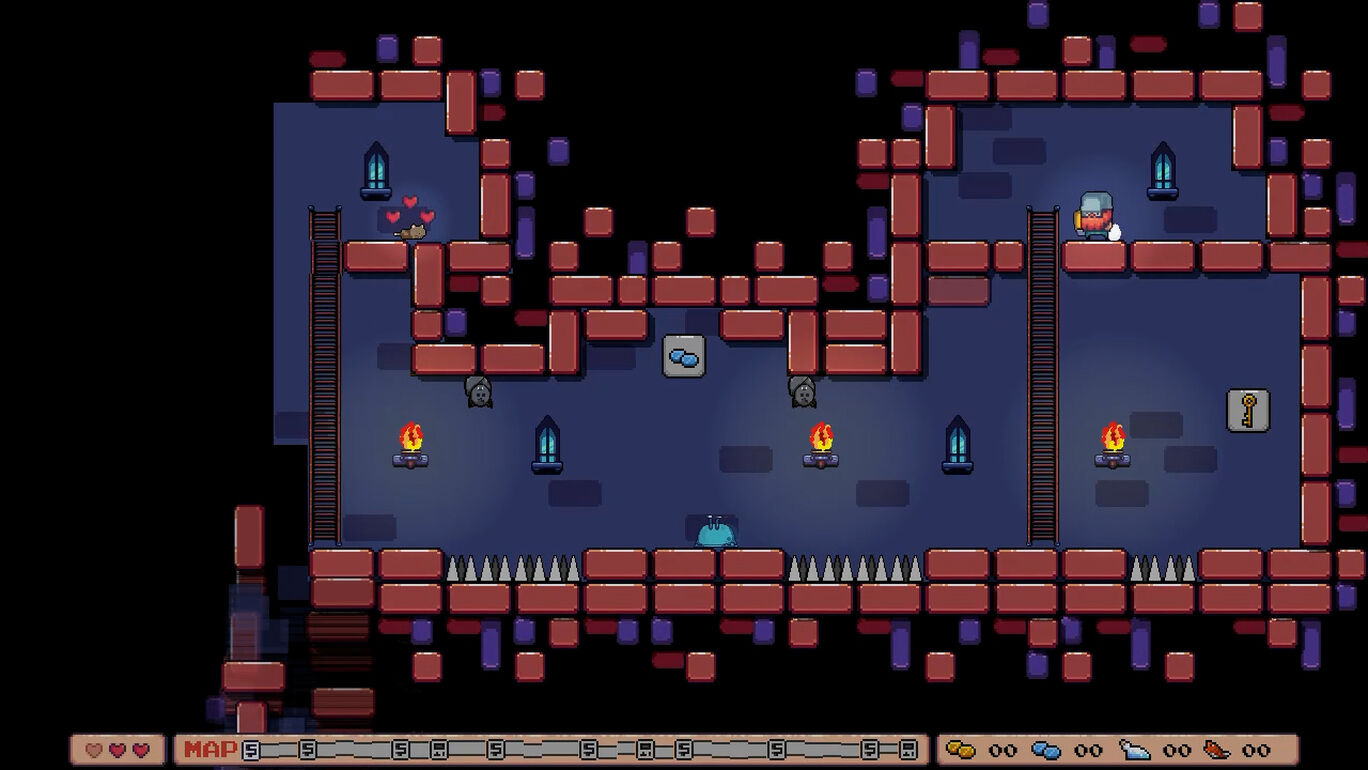Select the last room marker on the map bar

907,749
